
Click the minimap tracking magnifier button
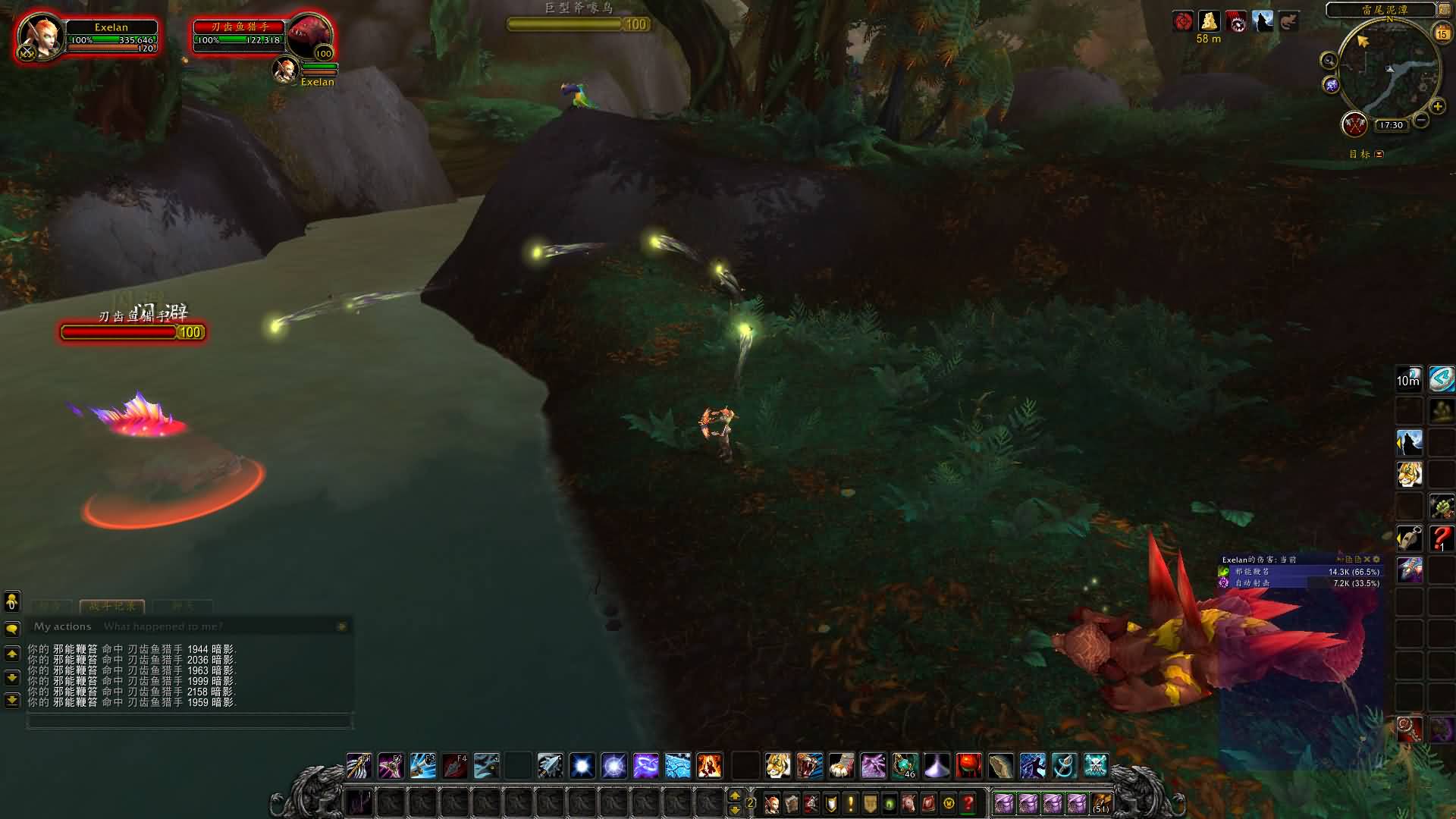[x=1329, y=61]
